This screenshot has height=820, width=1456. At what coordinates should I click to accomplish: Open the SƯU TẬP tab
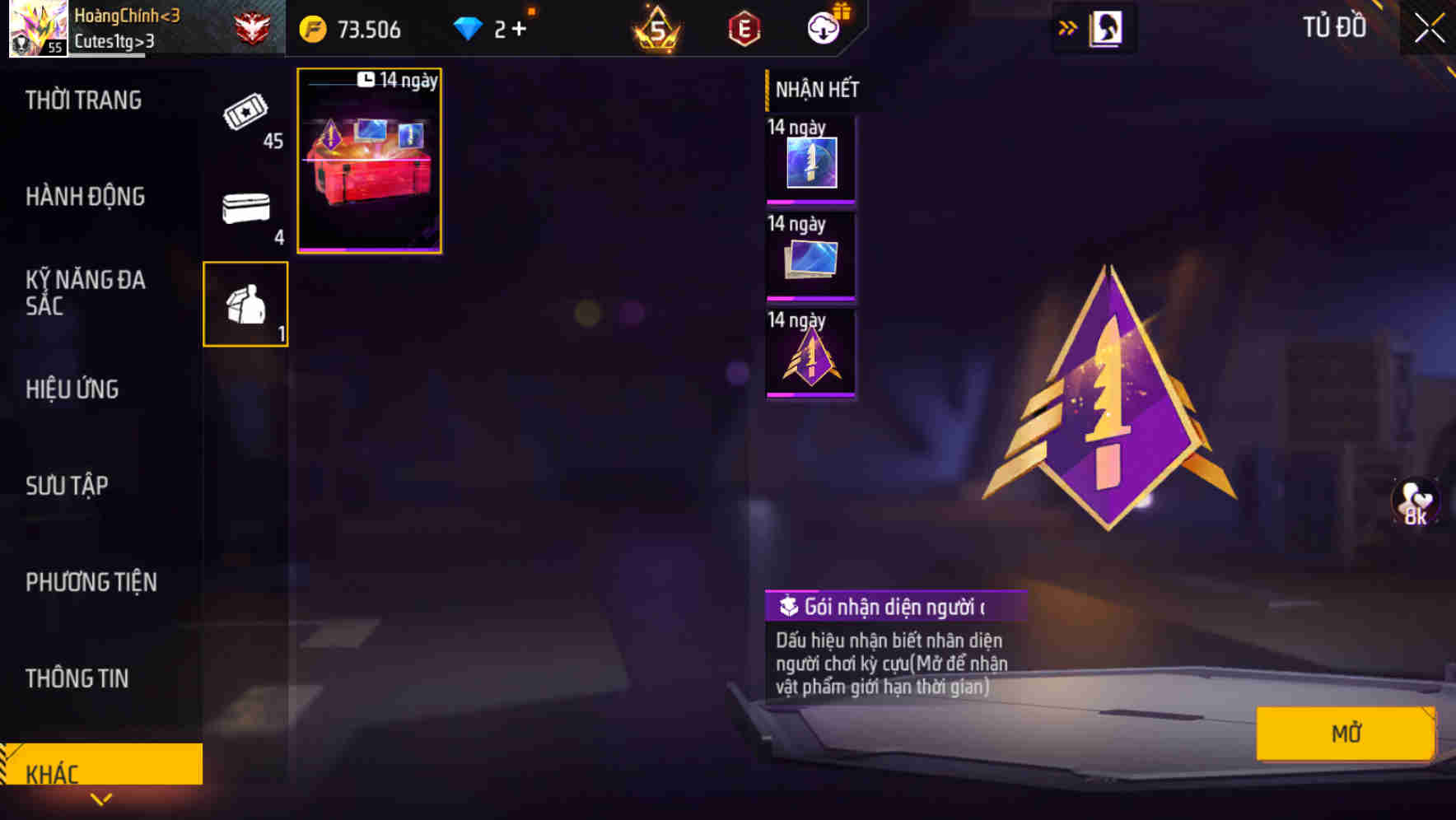[x=68, y=486]
